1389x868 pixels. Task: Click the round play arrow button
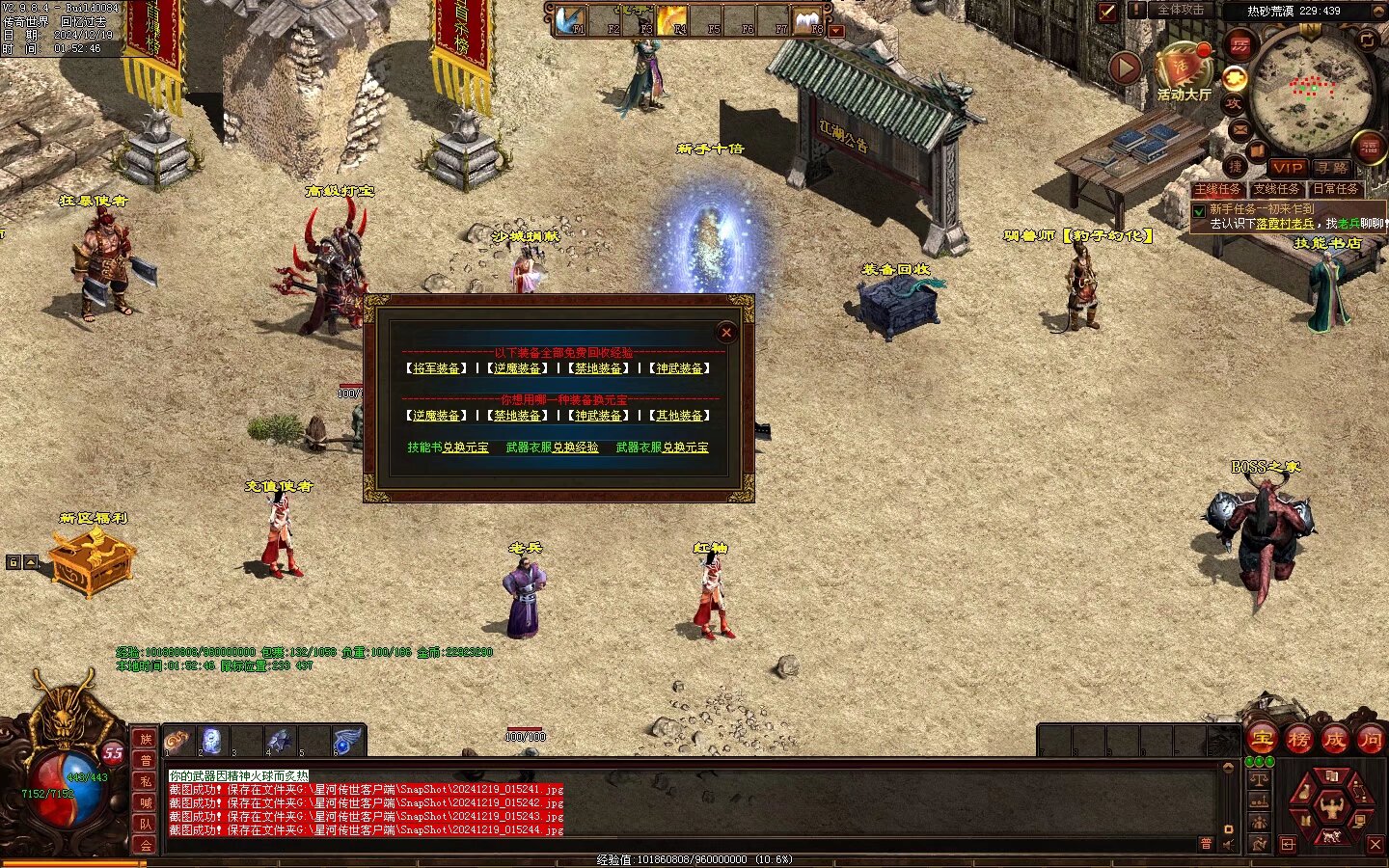[1126, 68]
